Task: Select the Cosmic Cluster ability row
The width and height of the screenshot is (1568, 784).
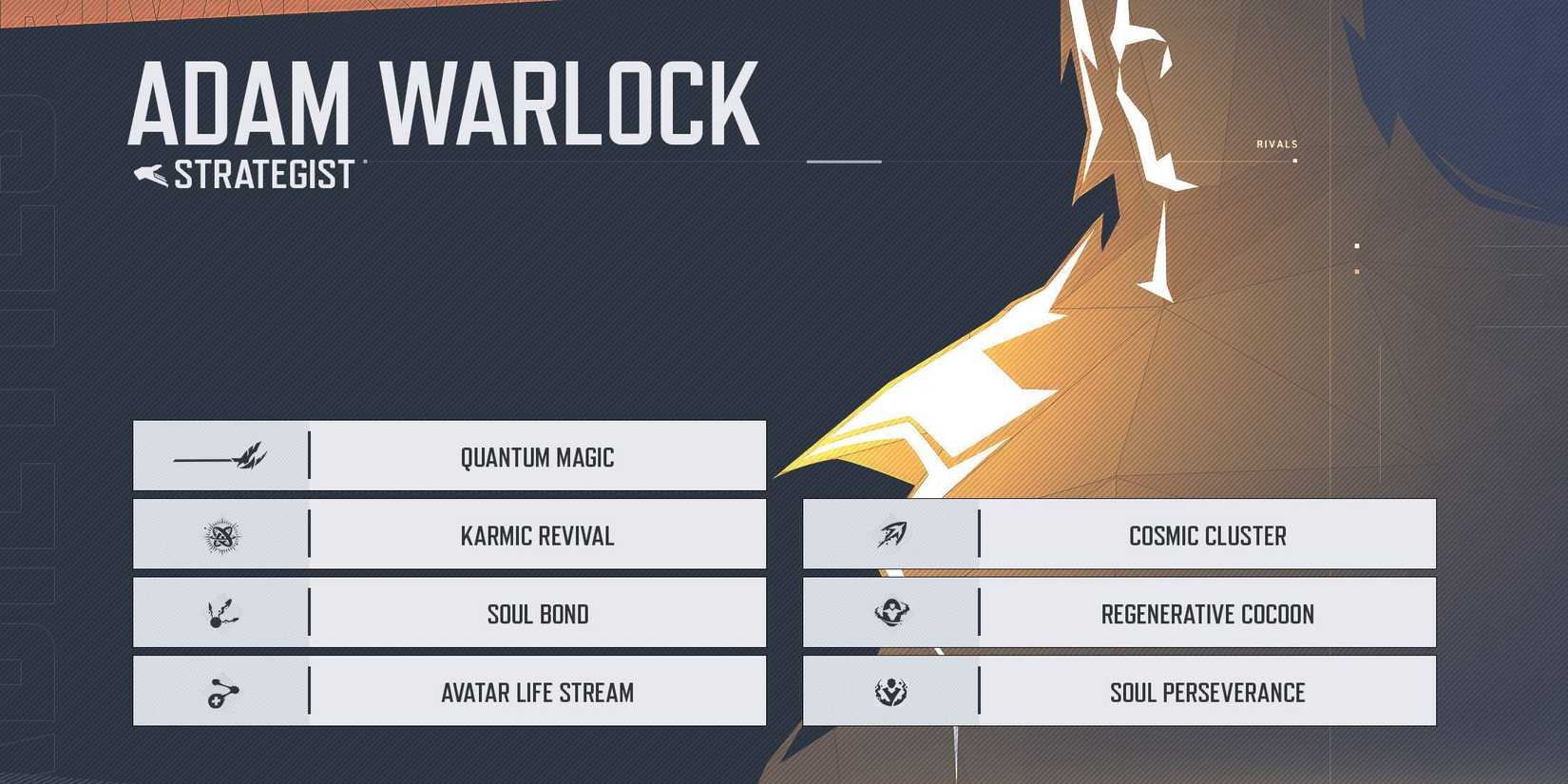Action: tap(1207, 534)
